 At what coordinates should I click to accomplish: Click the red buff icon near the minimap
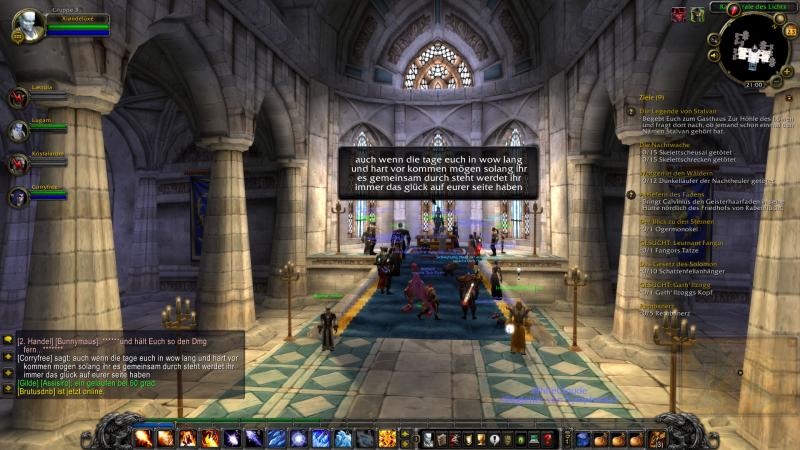678,13
